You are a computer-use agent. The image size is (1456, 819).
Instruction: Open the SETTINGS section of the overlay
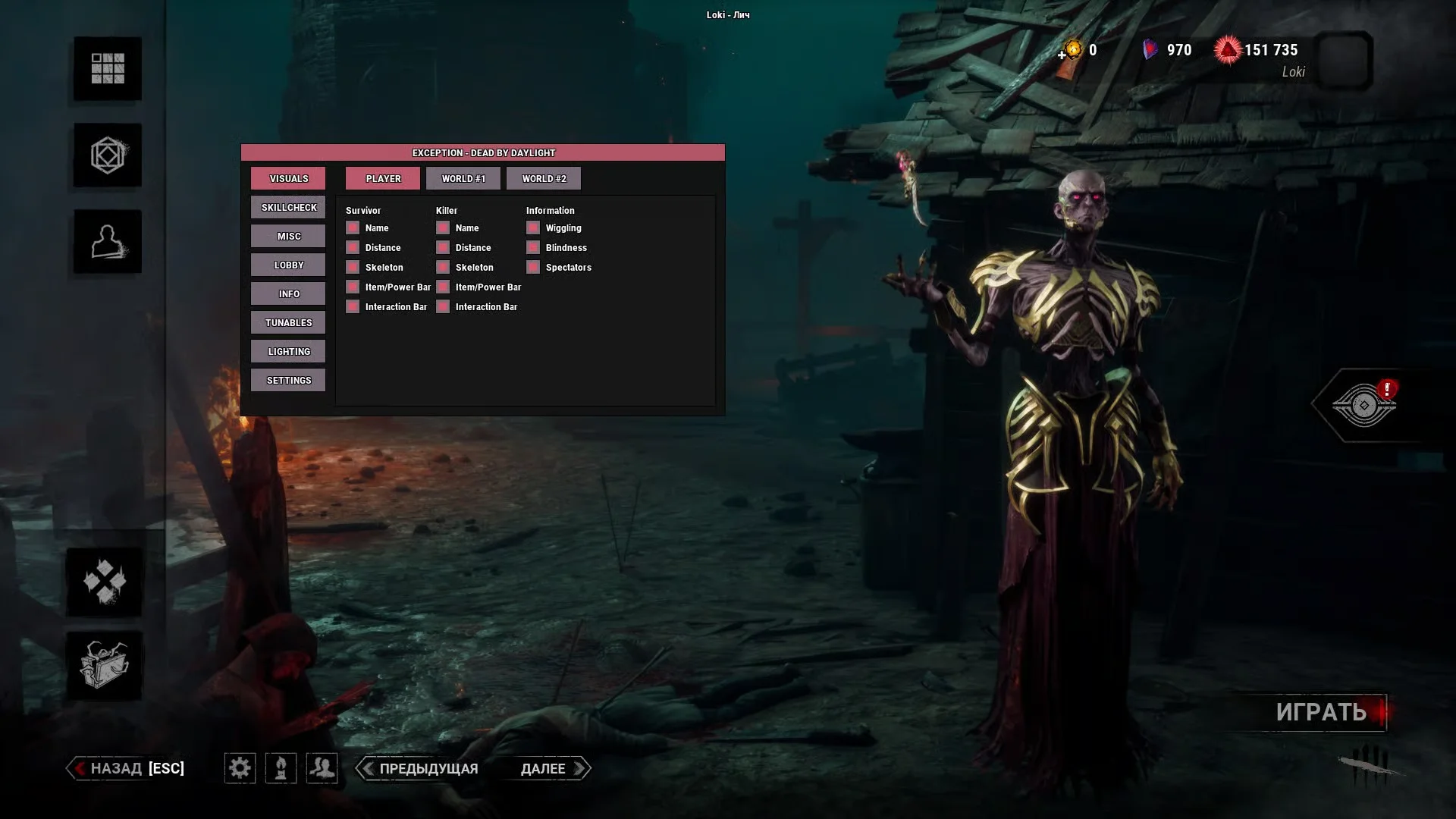click(288, 381)
